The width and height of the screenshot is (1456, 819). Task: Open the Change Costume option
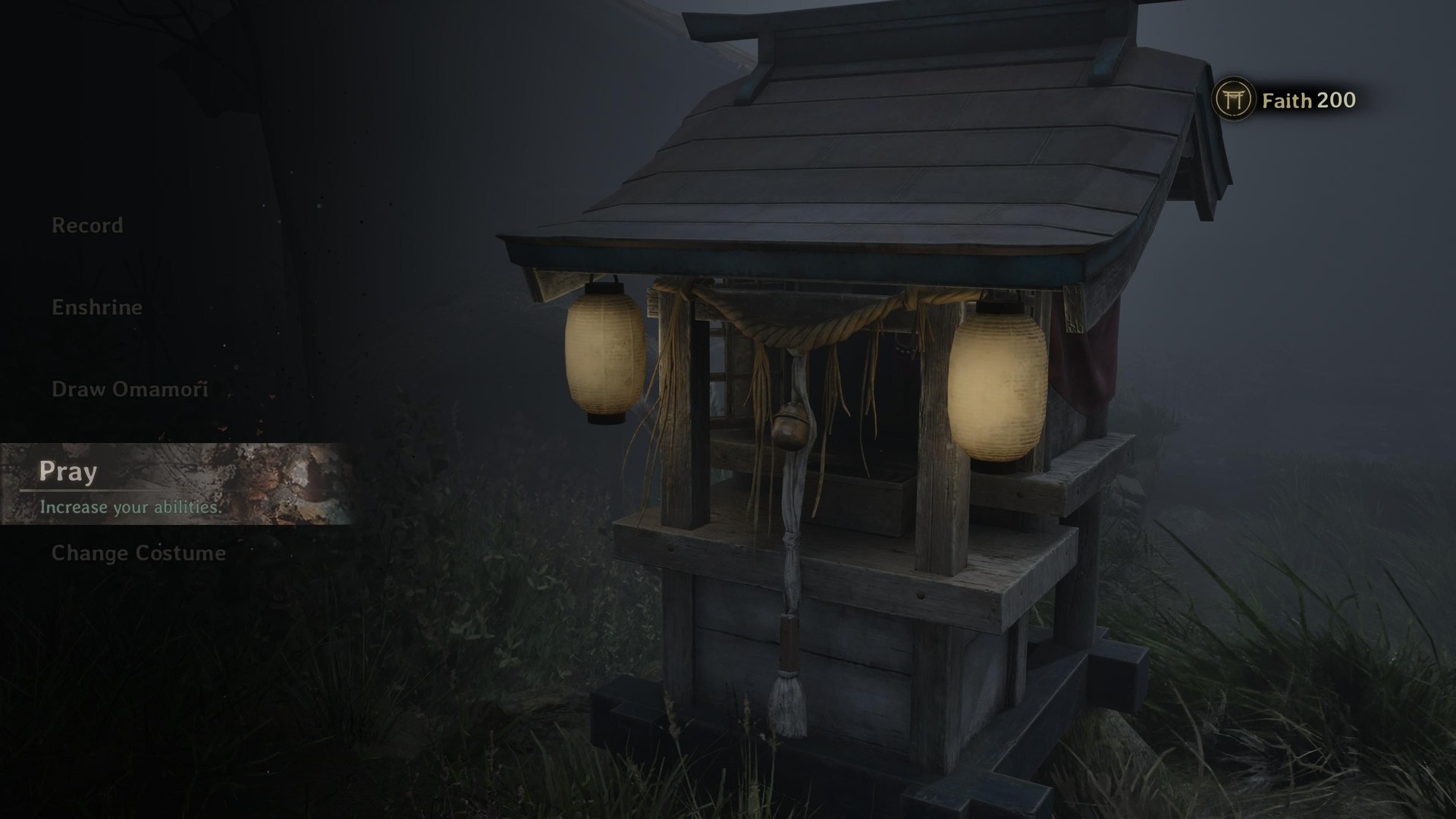(139, 553)
